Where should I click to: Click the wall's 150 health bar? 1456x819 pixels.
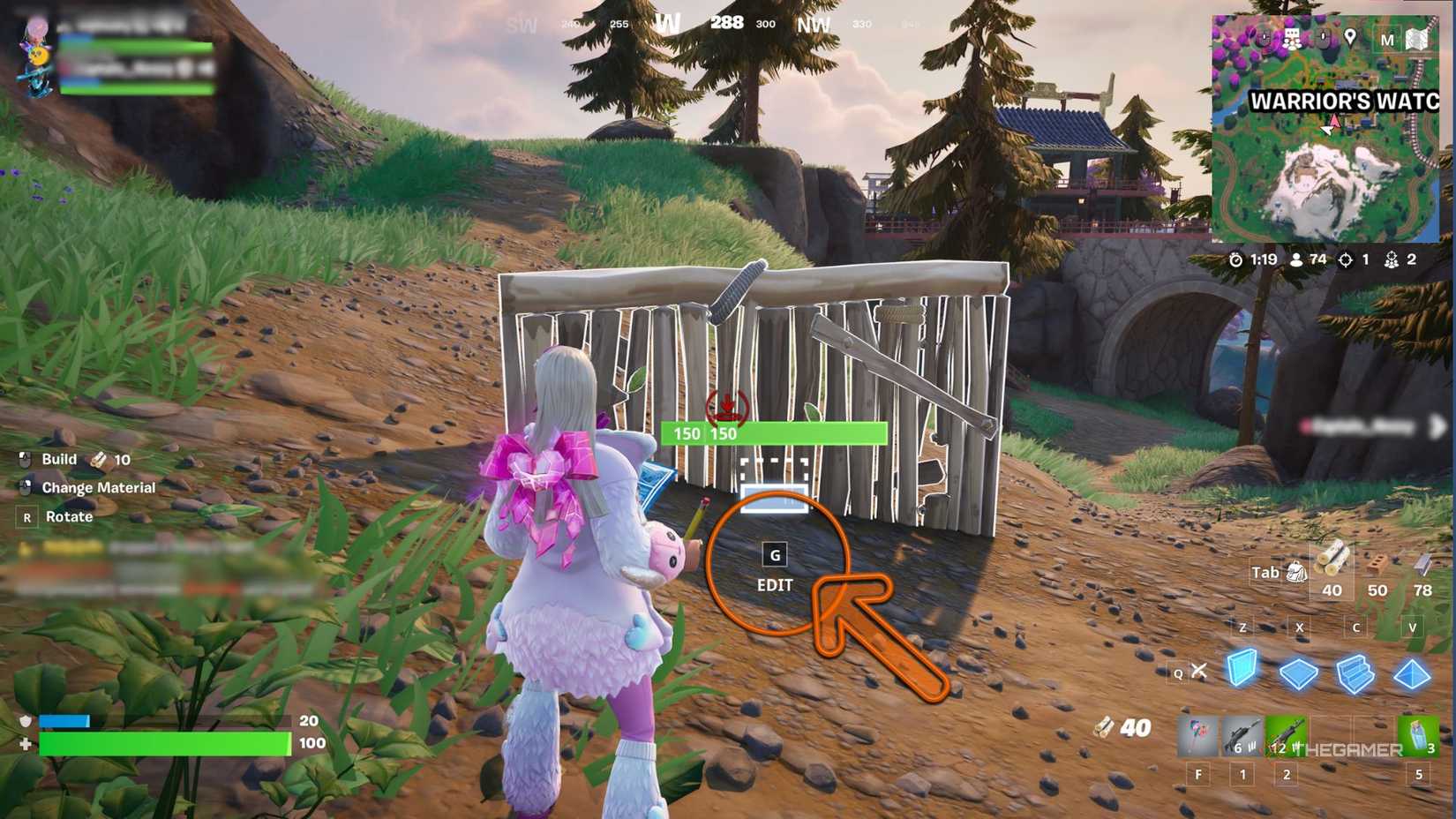(x=772, y=433)
